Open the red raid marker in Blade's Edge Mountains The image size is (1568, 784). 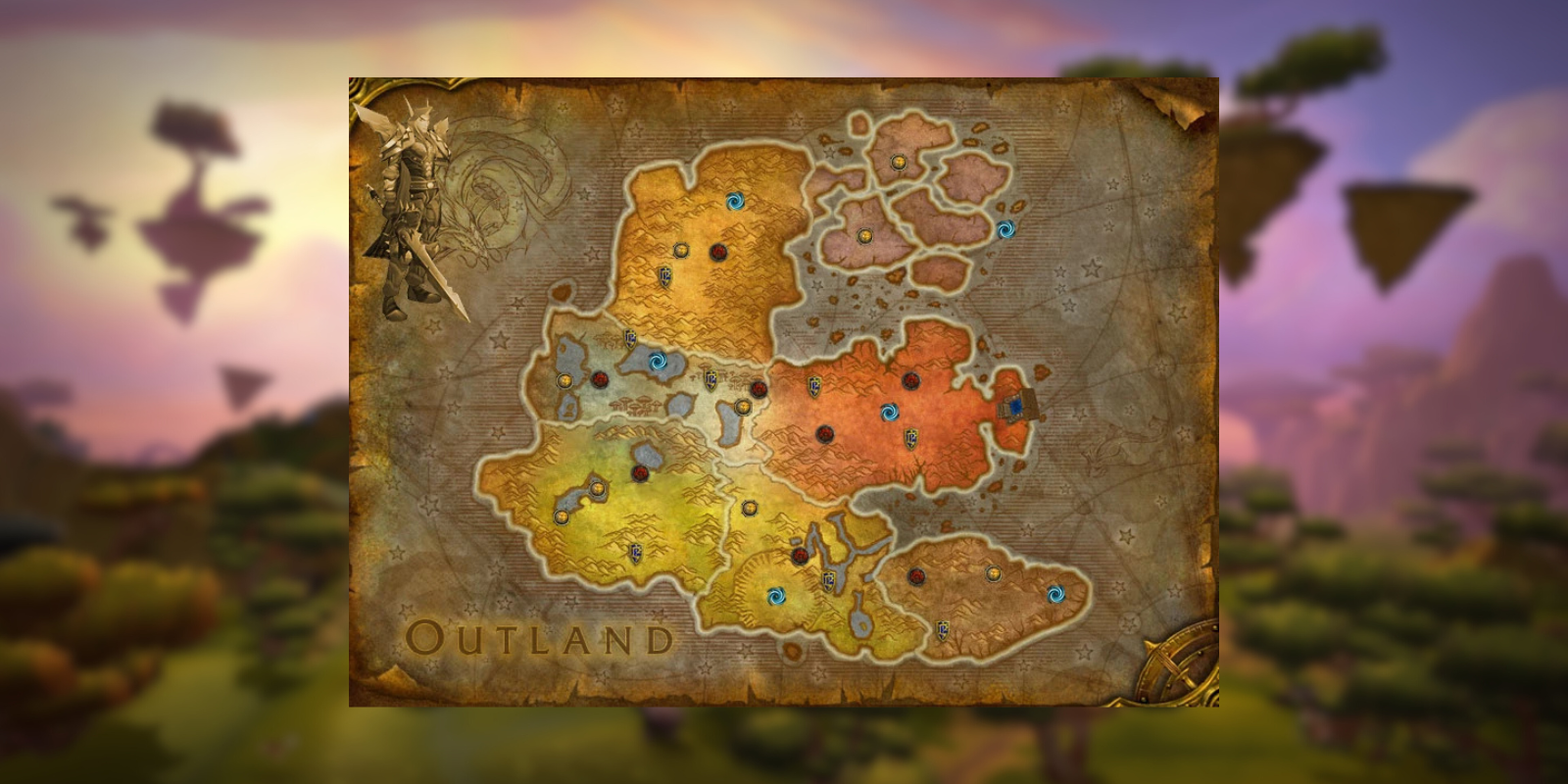[x=719, y=252]
